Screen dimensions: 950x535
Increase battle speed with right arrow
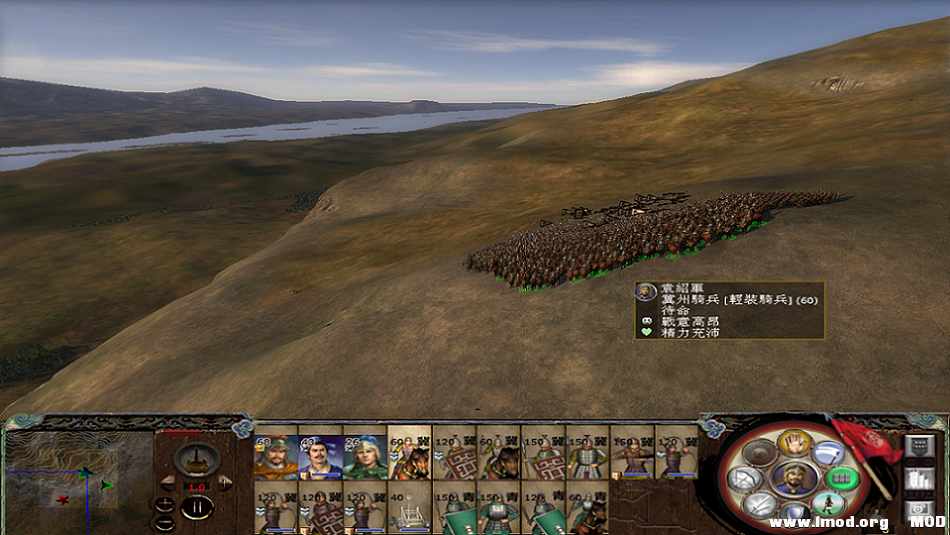[226, 481]
